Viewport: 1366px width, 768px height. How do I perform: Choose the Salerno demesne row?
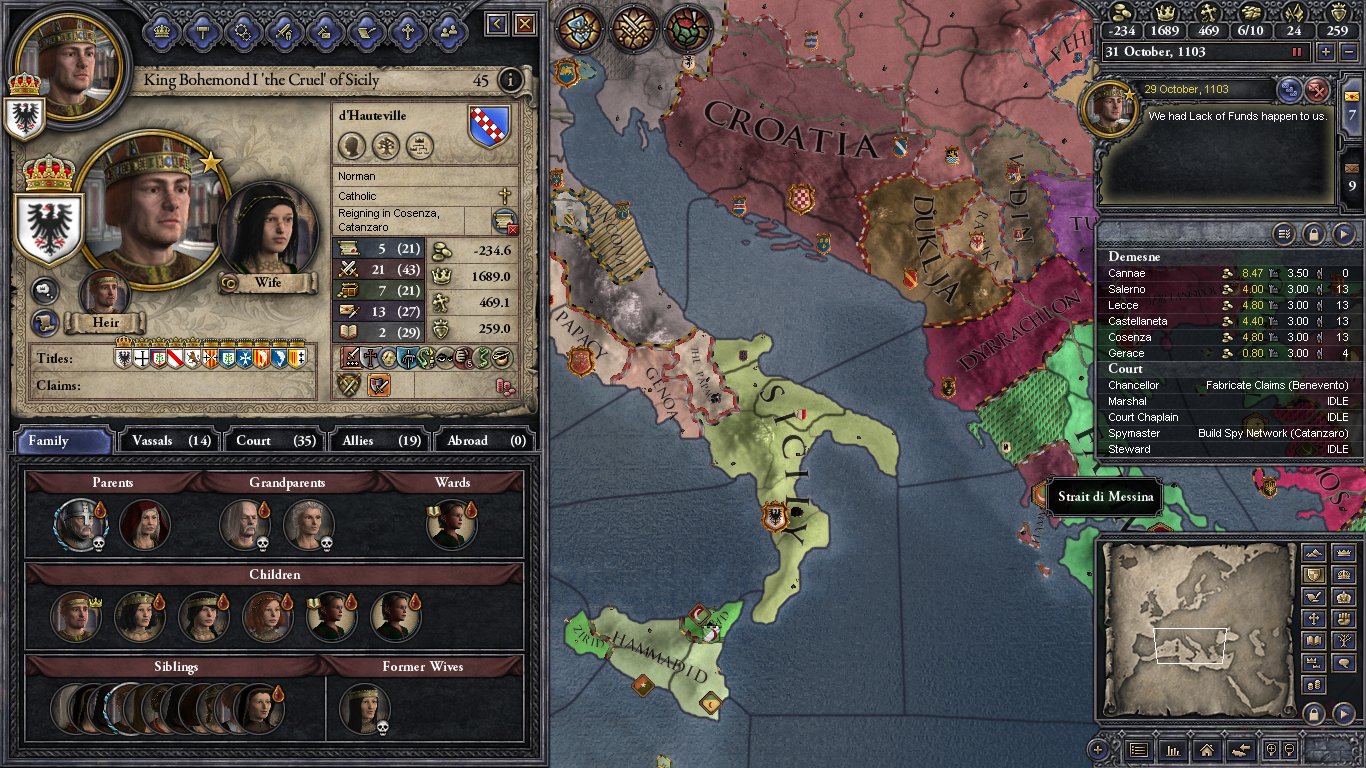(1127, 289)
